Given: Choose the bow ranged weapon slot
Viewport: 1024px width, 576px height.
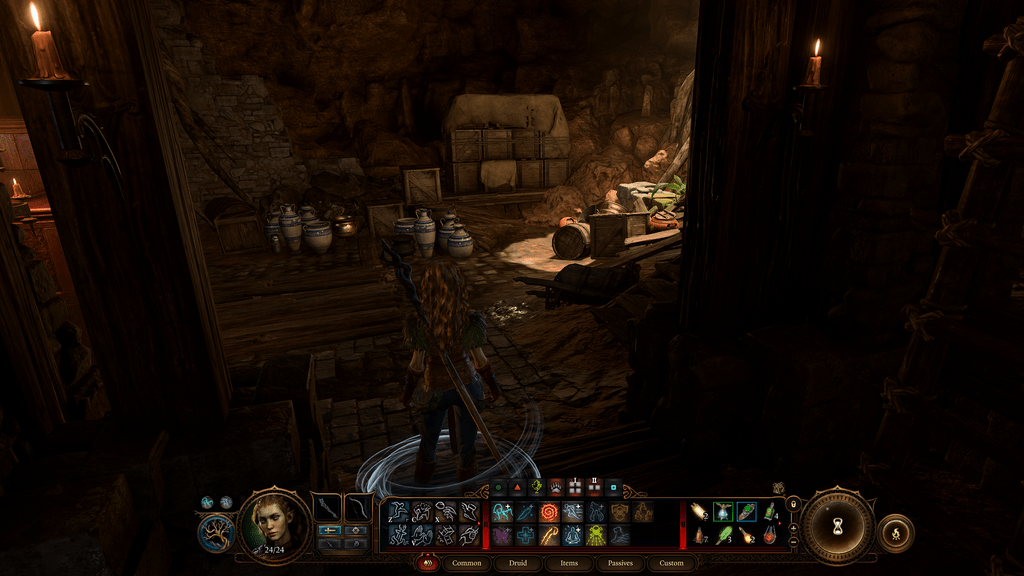Looking at the screenshot, I should click(x=358, y=508).
